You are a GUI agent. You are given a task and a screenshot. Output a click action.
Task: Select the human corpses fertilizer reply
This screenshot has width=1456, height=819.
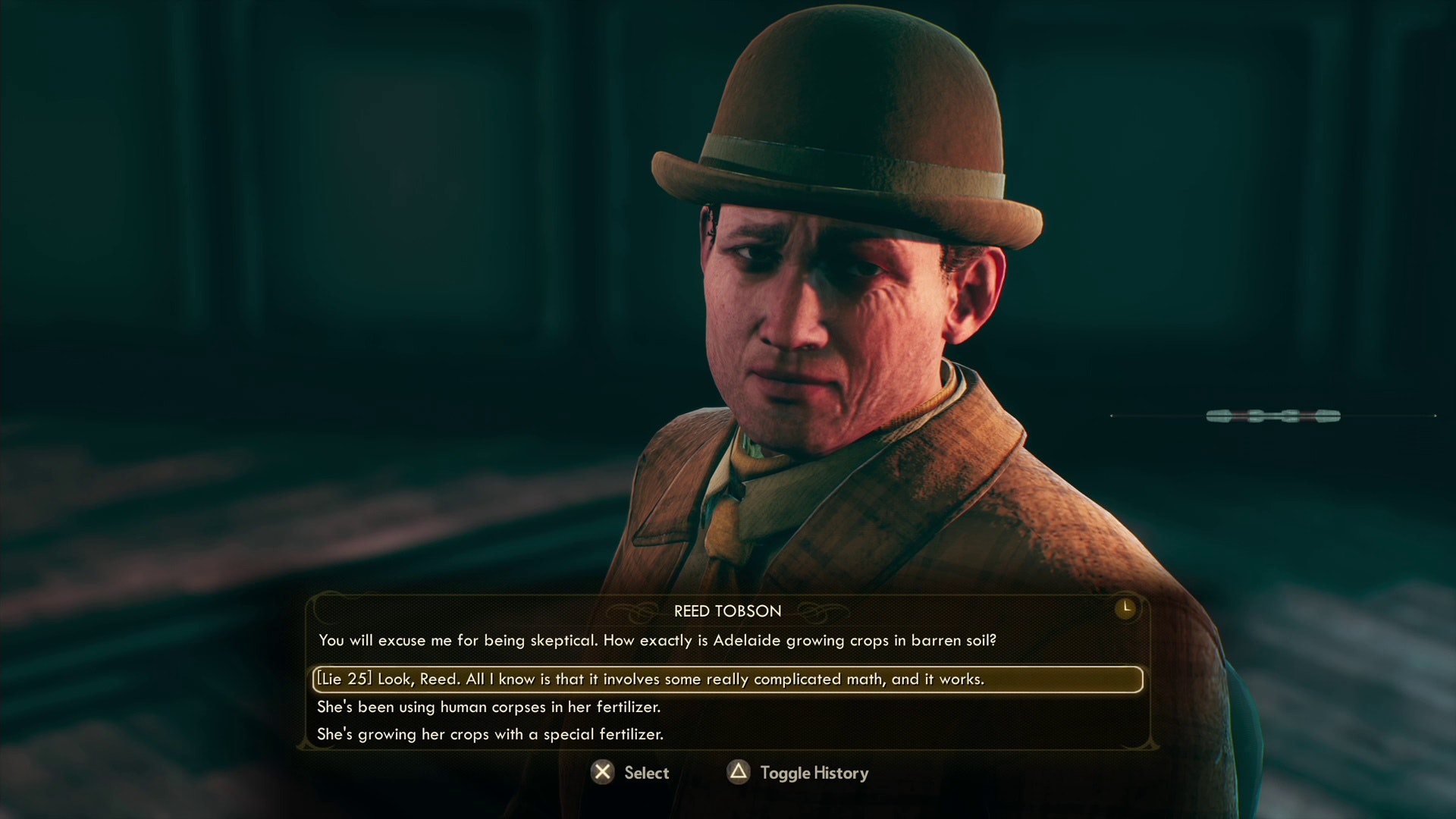(489, 707)
